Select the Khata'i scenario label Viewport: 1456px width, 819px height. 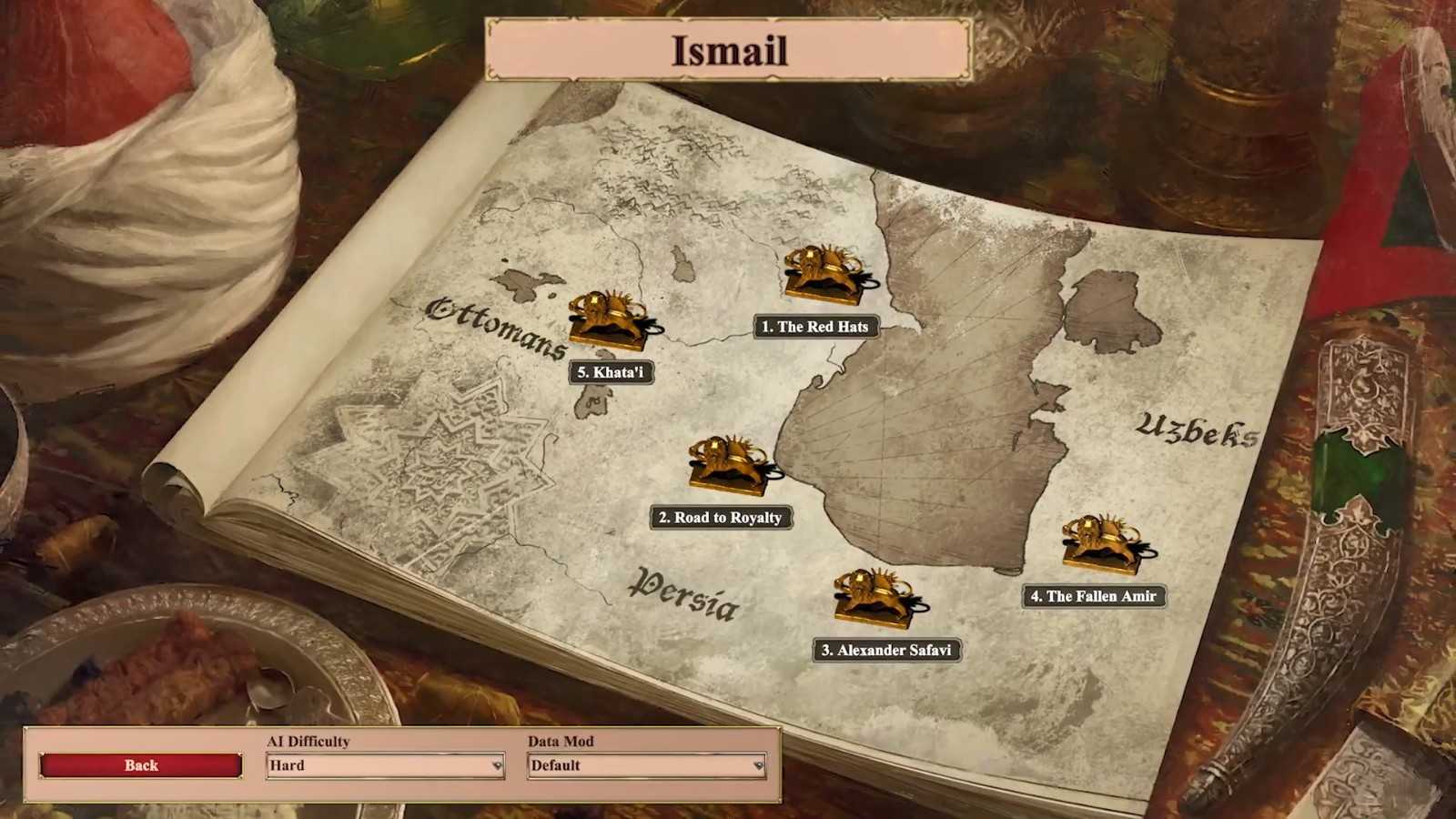(611, 372)
